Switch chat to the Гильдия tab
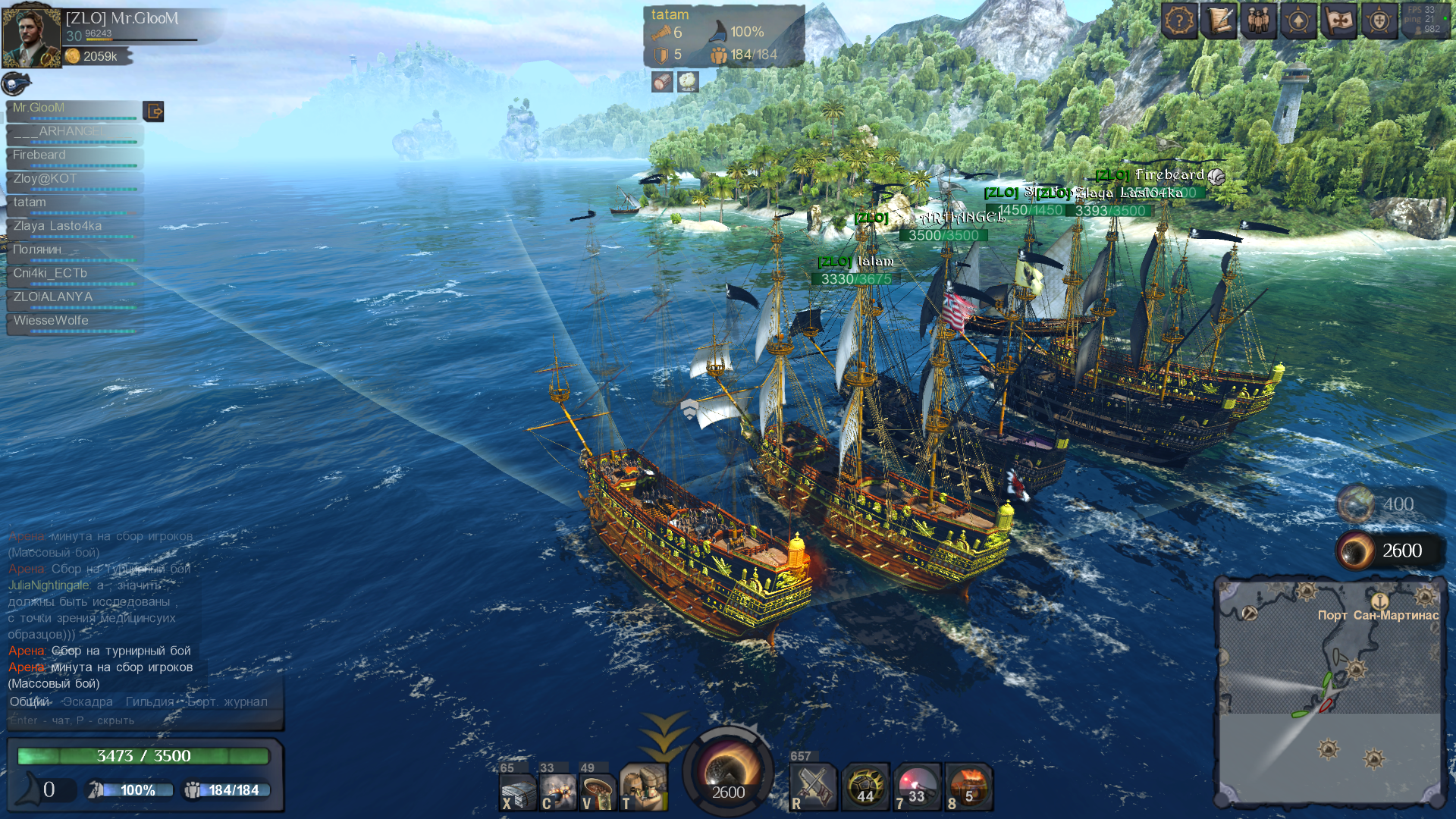 click(x=149, y=702)
